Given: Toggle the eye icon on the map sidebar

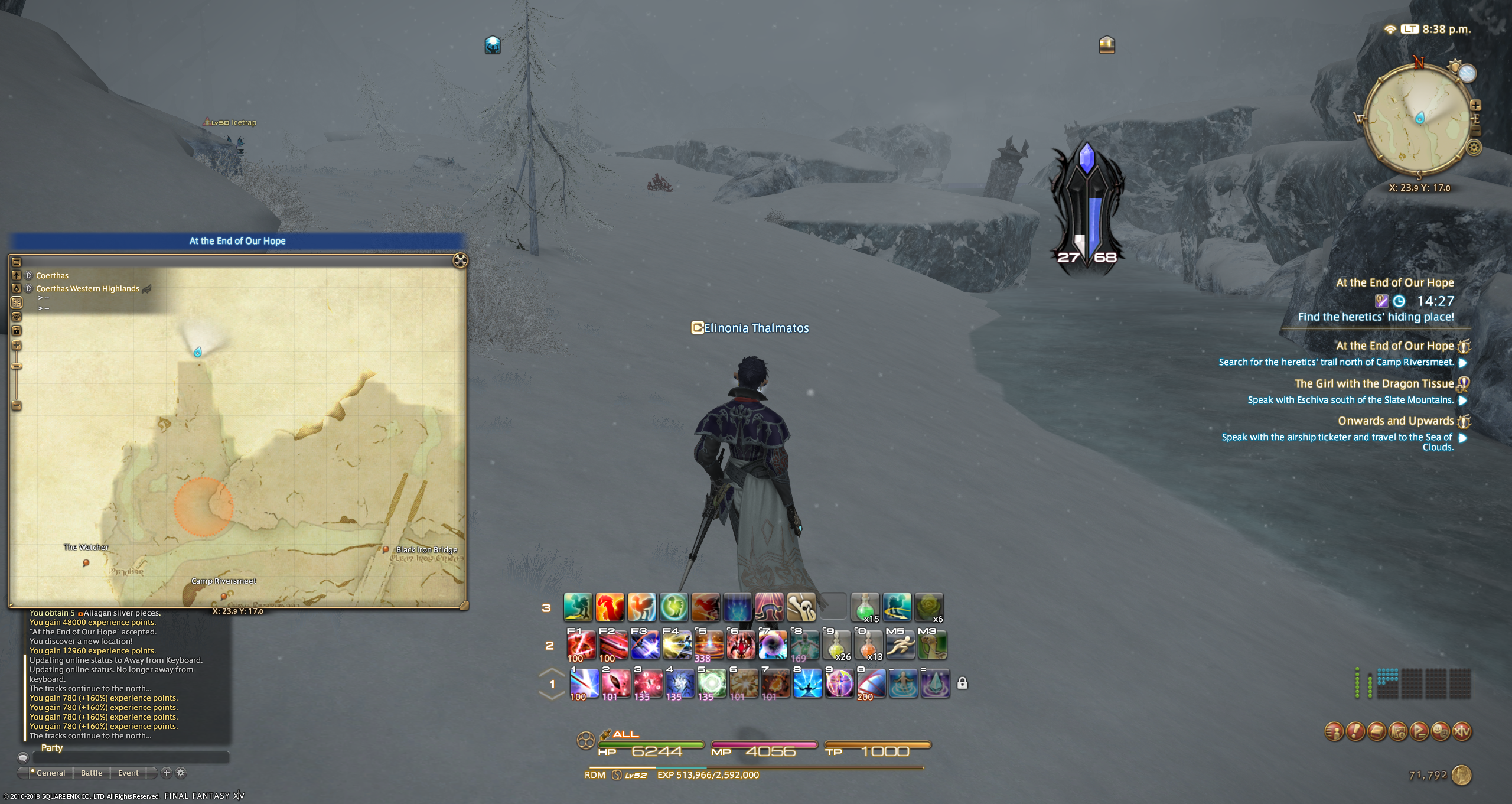Looking at the screenshot, I should tap(17, 317).
